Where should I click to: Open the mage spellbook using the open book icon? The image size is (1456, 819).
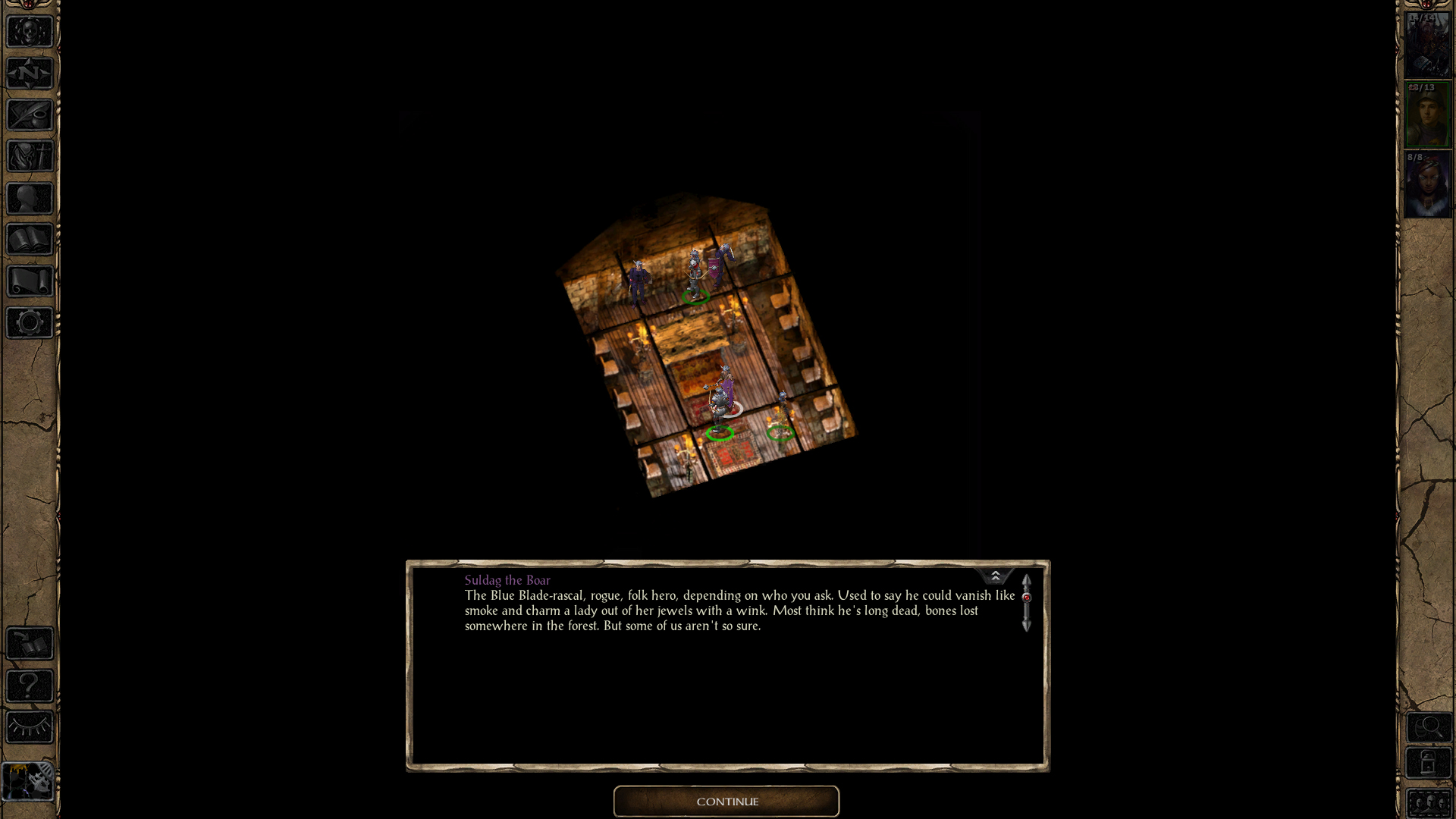coord(30,240)
